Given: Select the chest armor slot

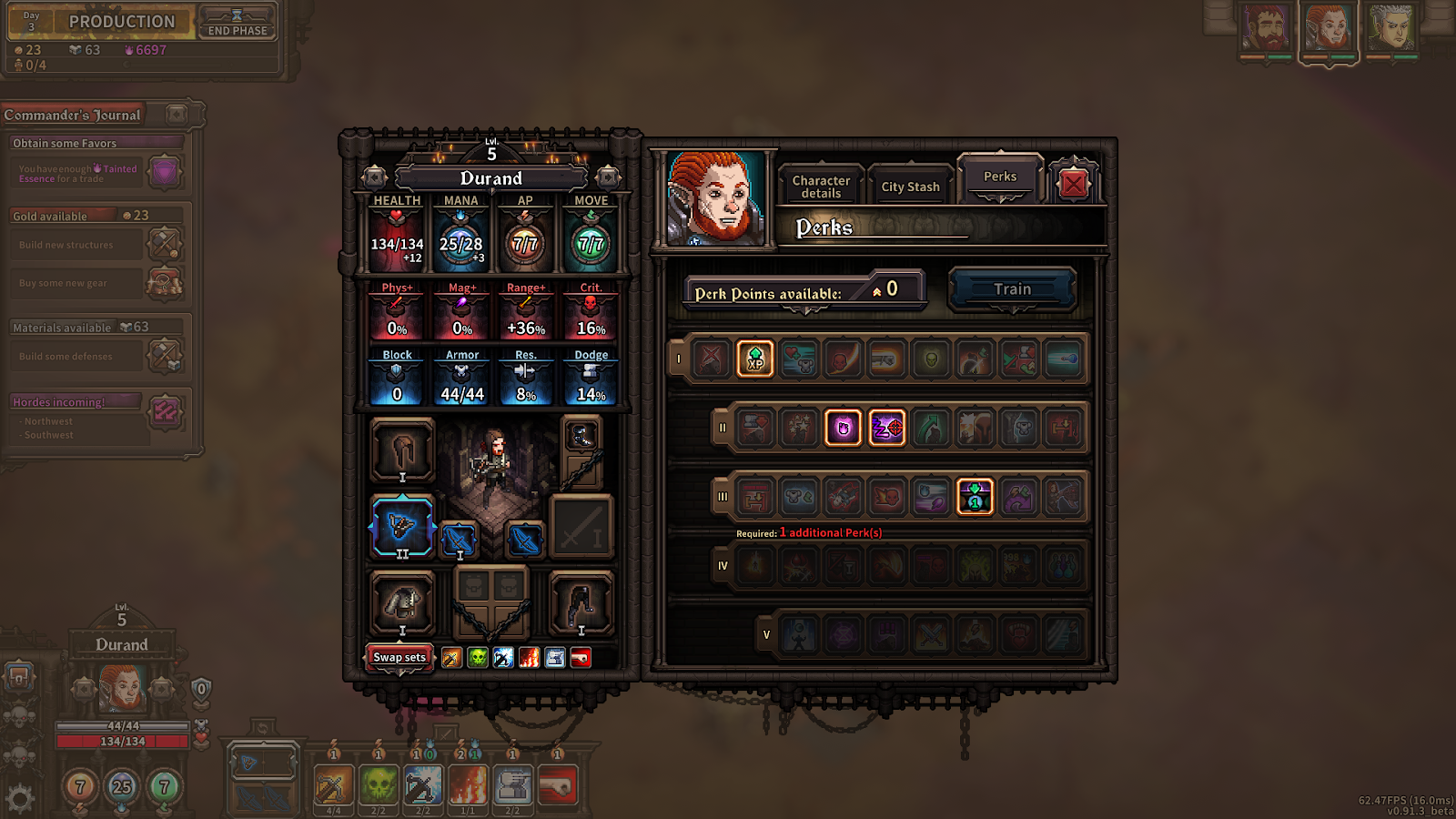Looking at the screenshot, I should click(402, 602).
